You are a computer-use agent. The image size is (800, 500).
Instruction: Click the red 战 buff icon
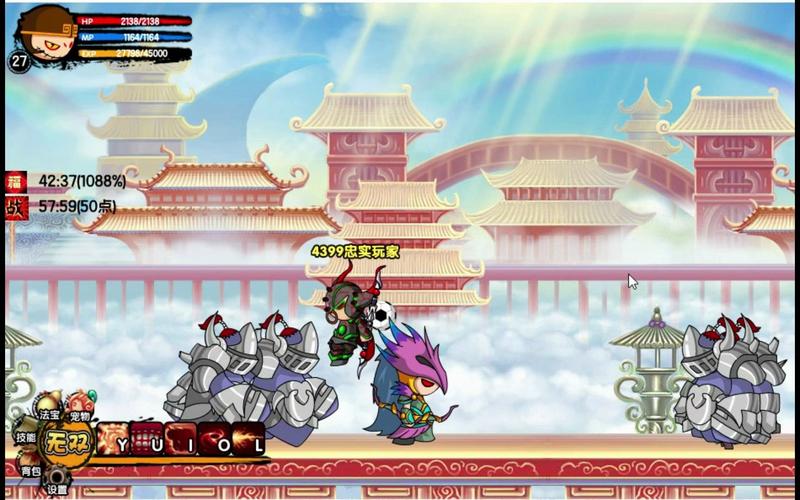click(x=15, y=207)
